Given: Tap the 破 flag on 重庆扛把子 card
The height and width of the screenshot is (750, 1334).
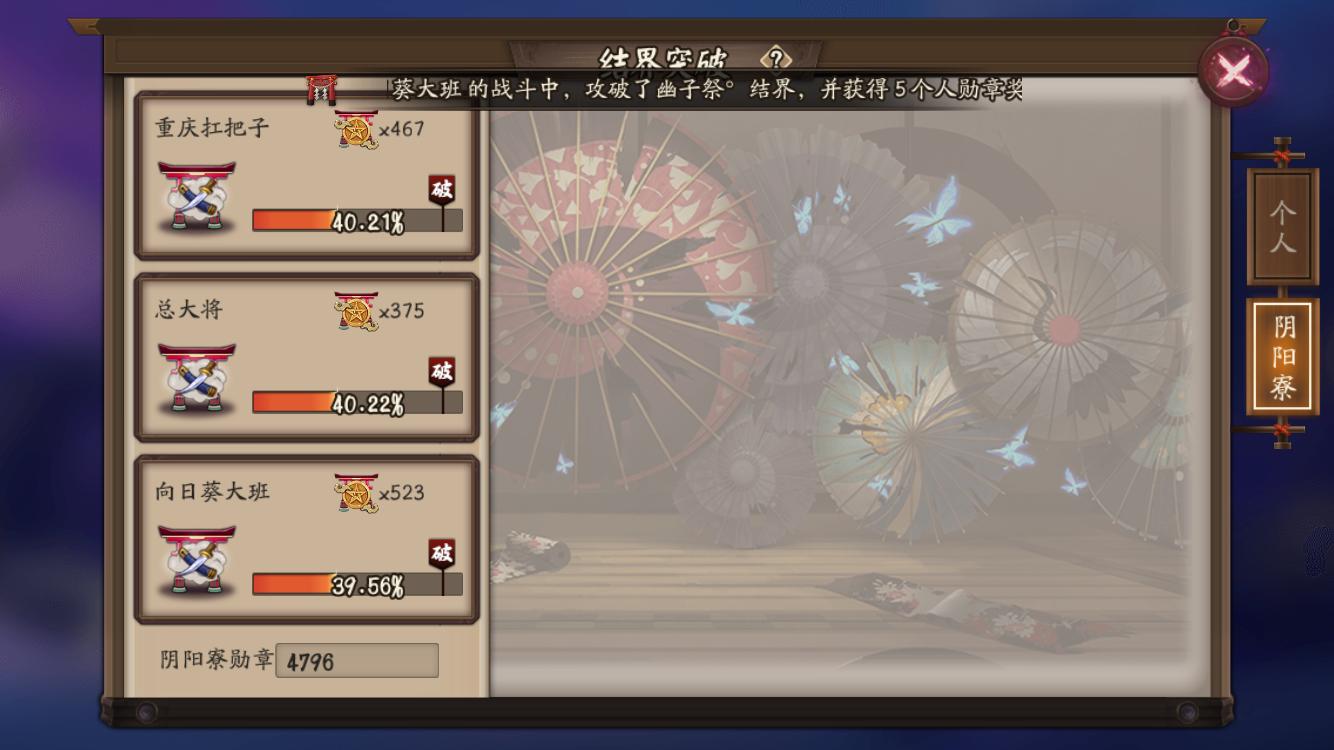Looking at the screenshot, I should point(441,189).
